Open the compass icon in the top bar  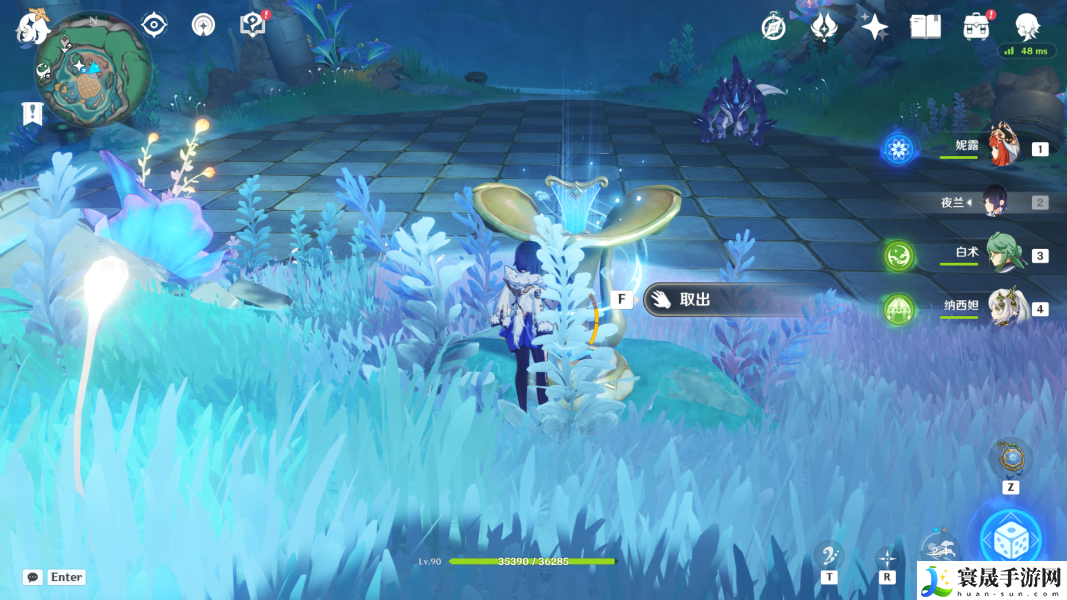(x=773, y=27)
